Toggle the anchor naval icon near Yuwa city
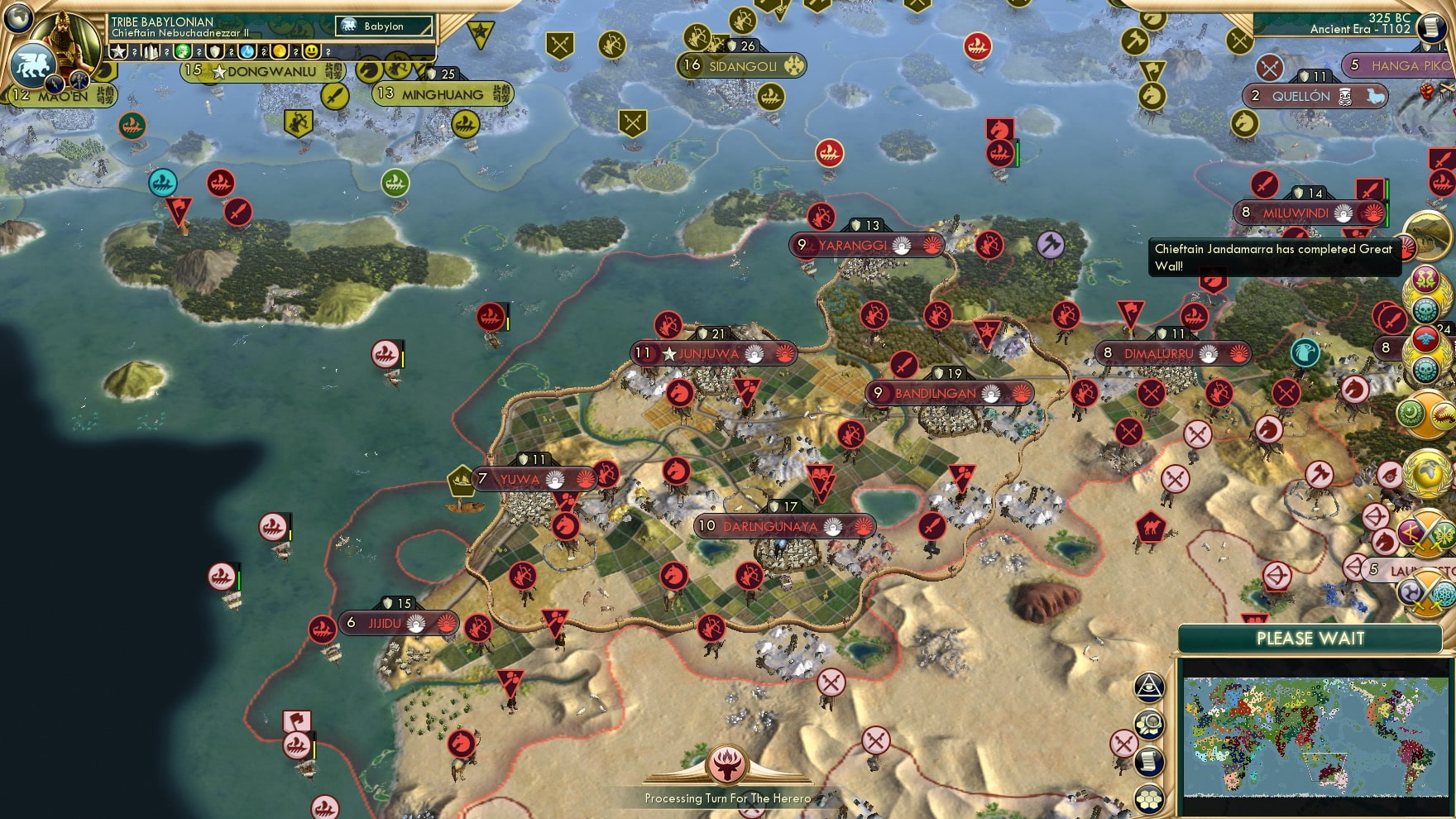Image resolution: width=1456 pixels, height=819 pixels. (461, 478)
